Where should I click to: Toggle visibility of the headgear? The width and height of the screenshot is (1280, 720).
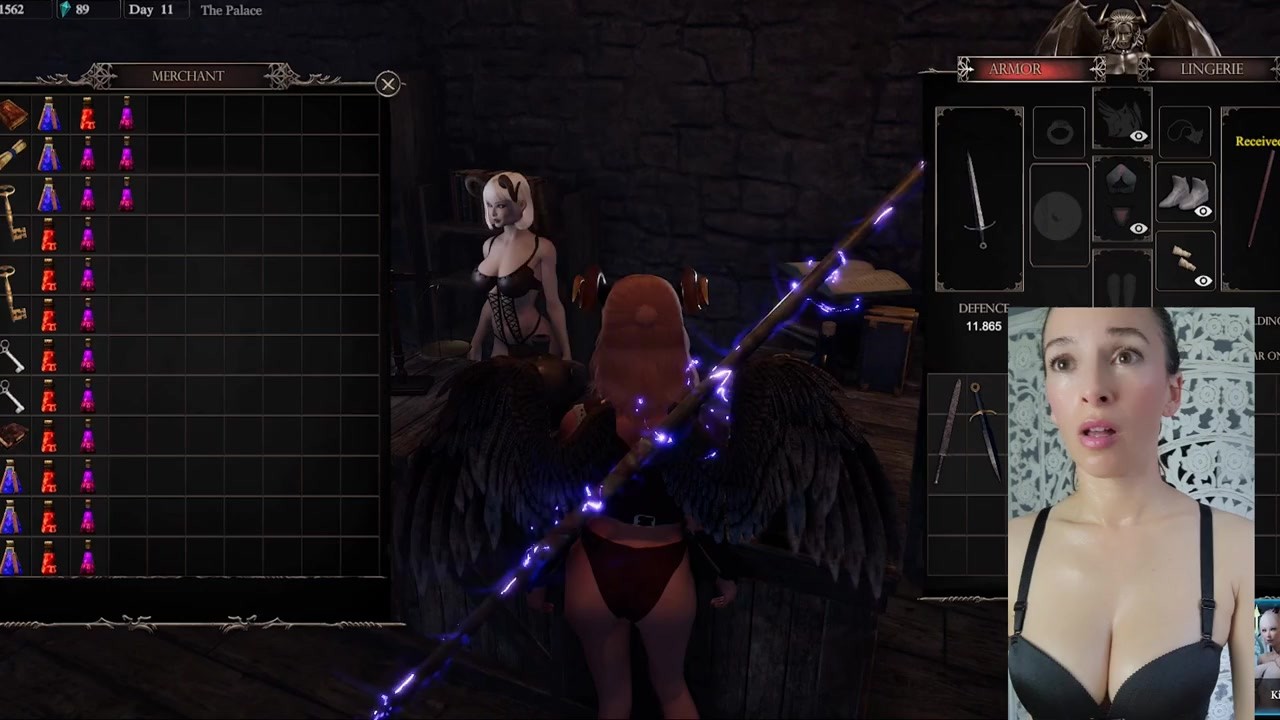click(x=1138, y=136)
